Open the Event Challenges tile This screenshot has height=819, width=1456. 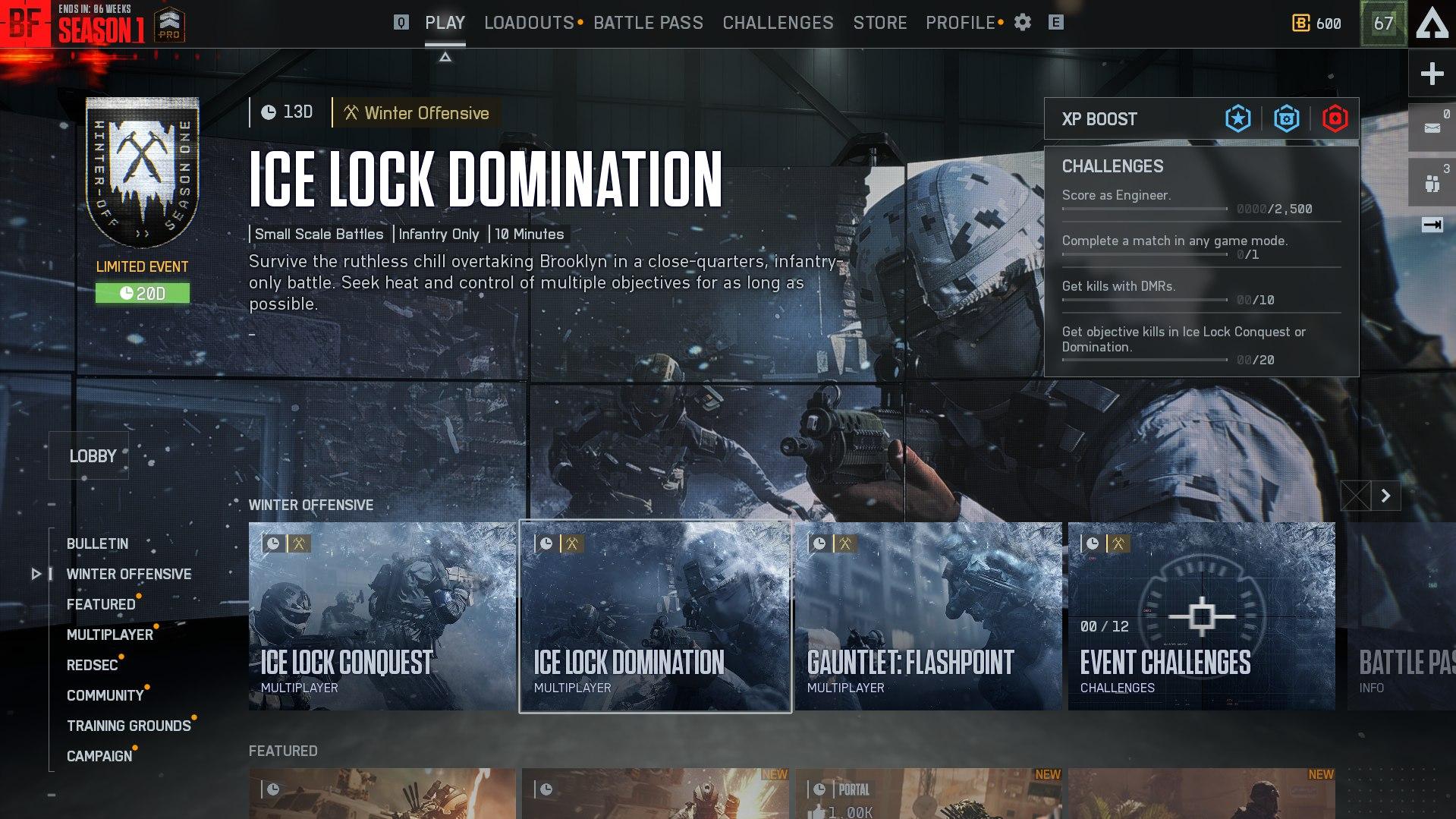1201,616
